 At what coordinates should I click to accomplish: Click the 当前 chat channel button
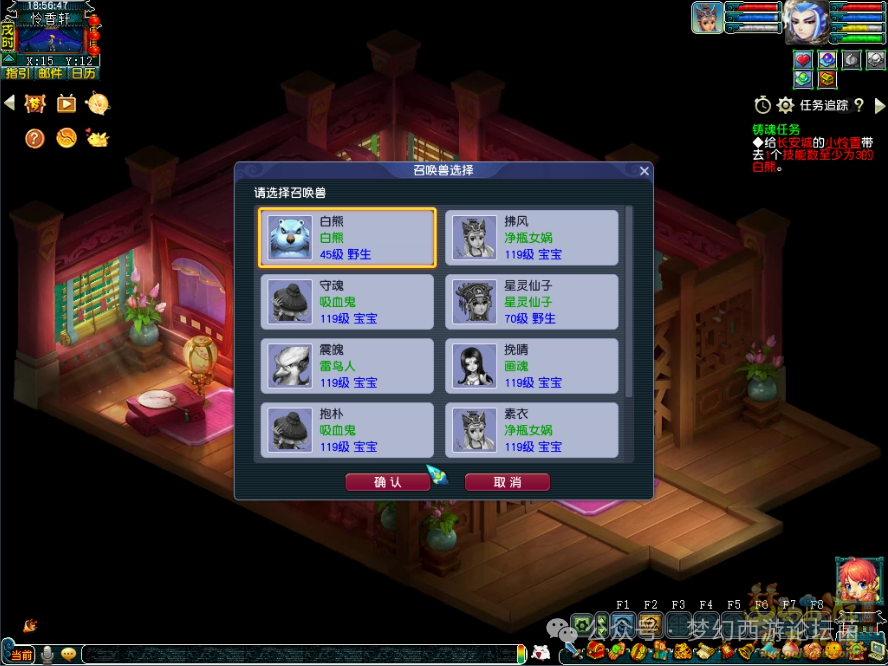pyautogui.click(x=19, y=654)
